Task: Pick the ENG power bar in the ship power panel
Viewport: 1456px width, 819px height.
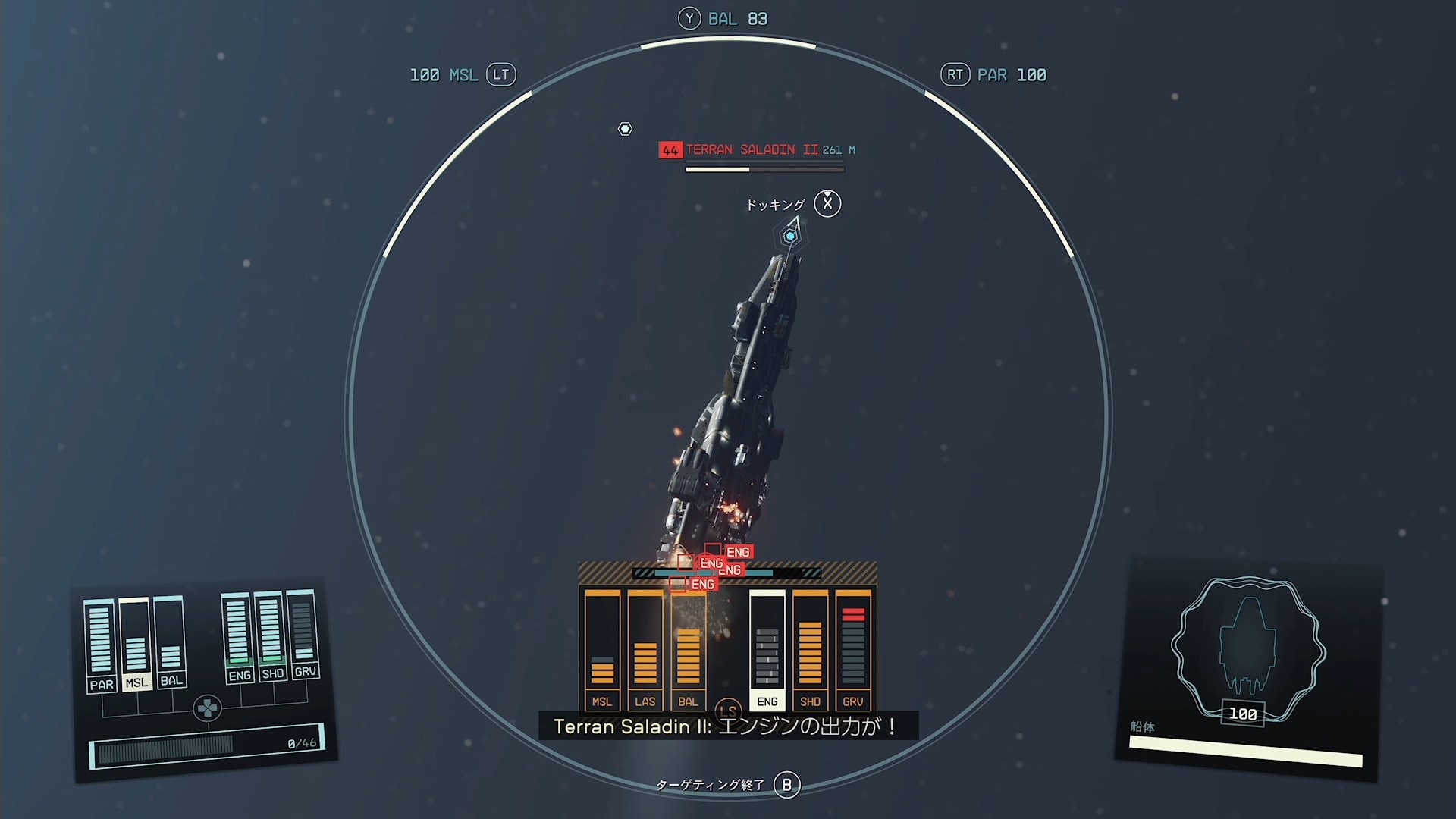Action: pos(238,637)
